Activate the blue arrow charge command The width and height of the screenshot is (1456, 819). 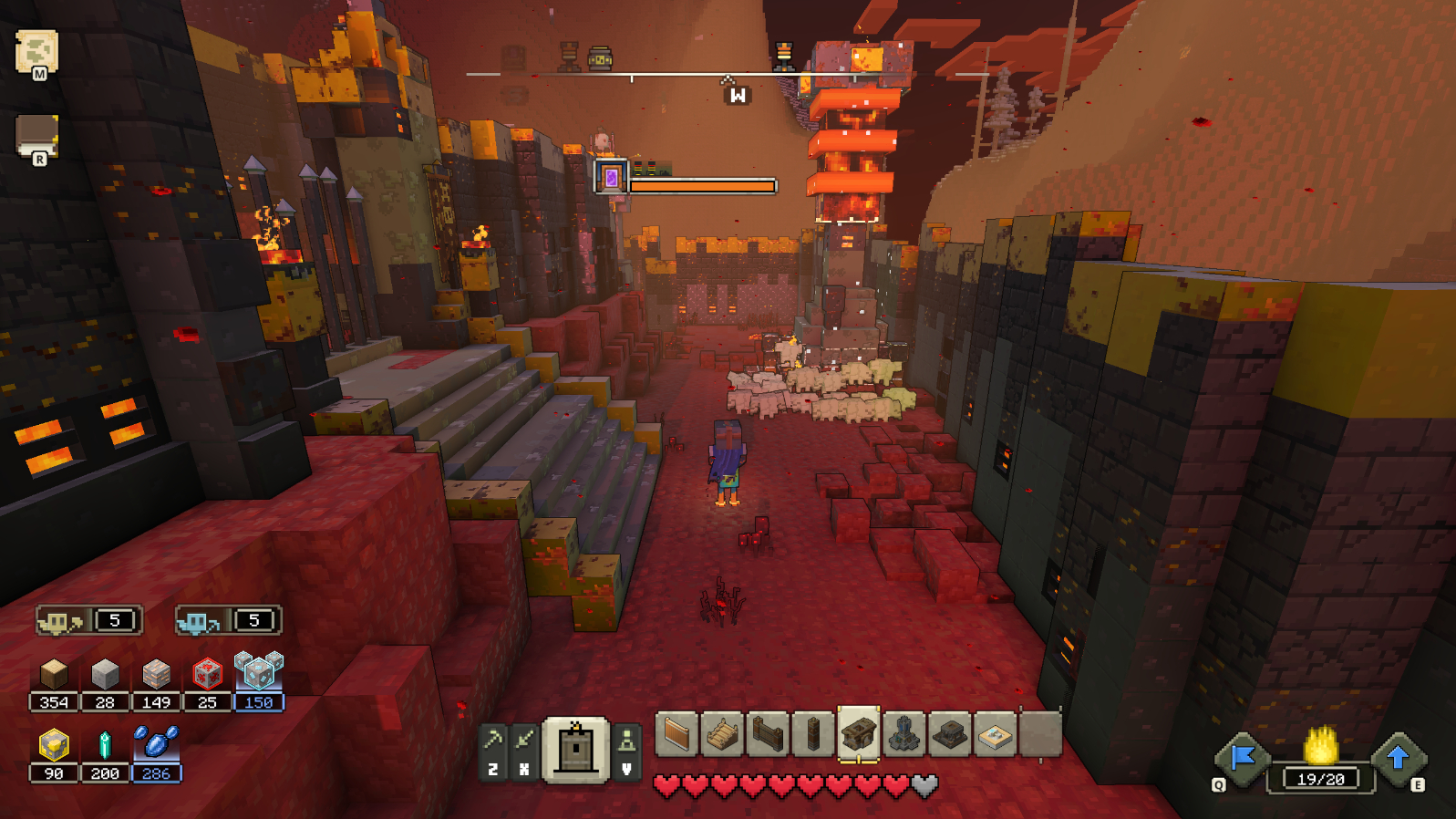tap(1398, 757)
